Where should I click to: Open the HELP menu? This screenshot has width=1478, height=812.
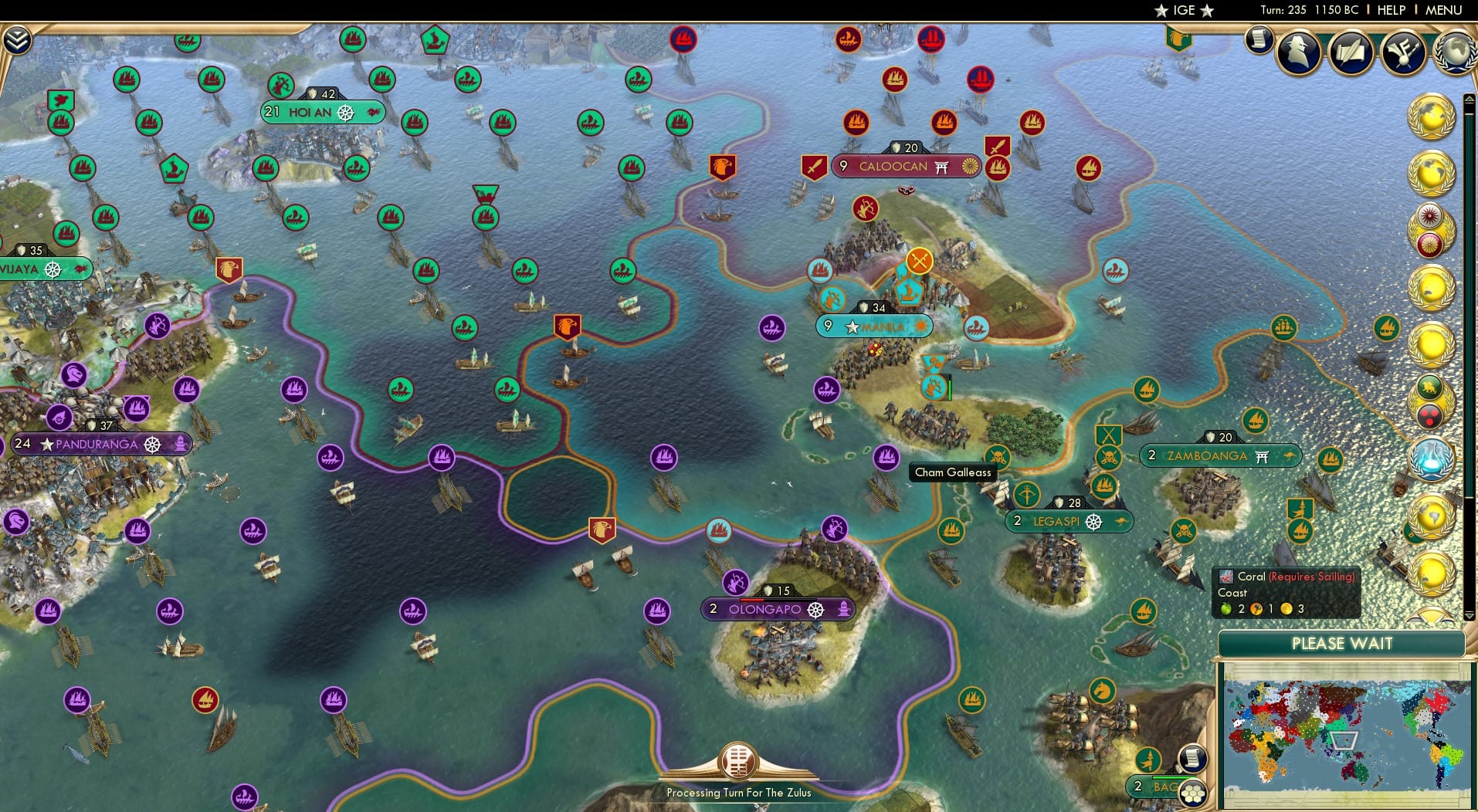click(1391, 10)
